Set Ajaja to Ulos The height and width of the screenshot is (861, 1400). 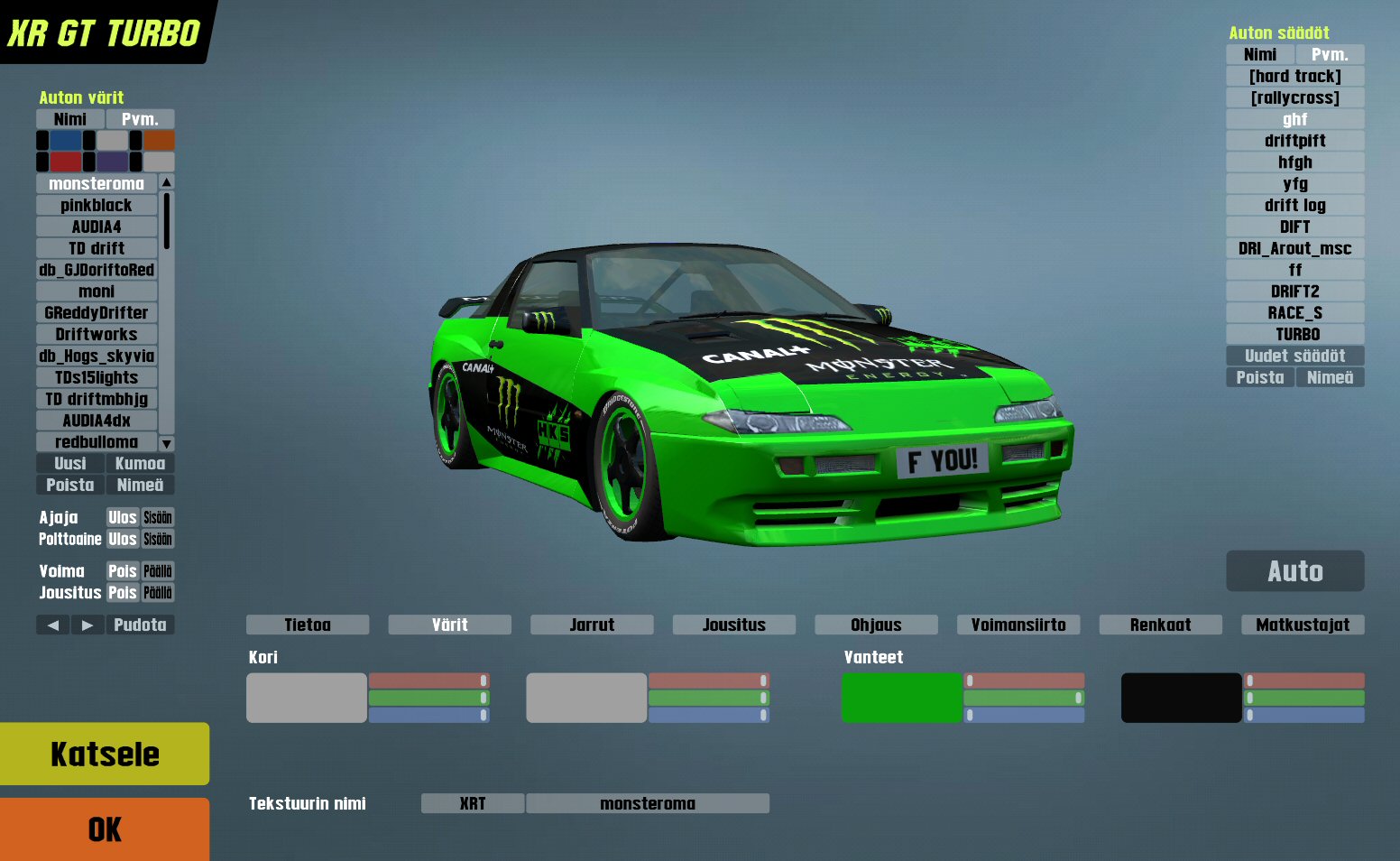(123, 518)
